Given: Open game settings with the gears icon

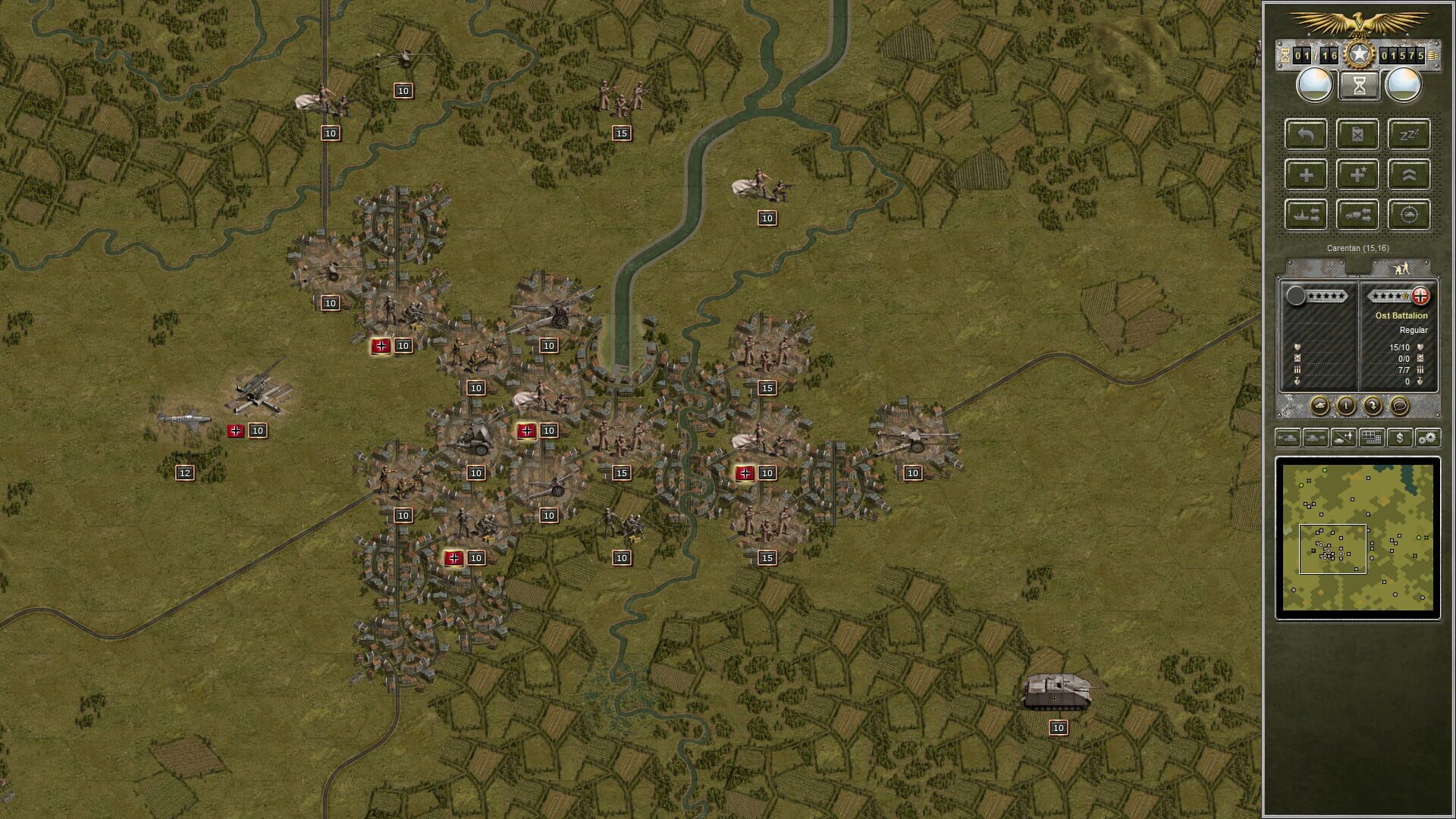Looking at the screenshot, I should pyautogui.click(x=1426, y=438).
